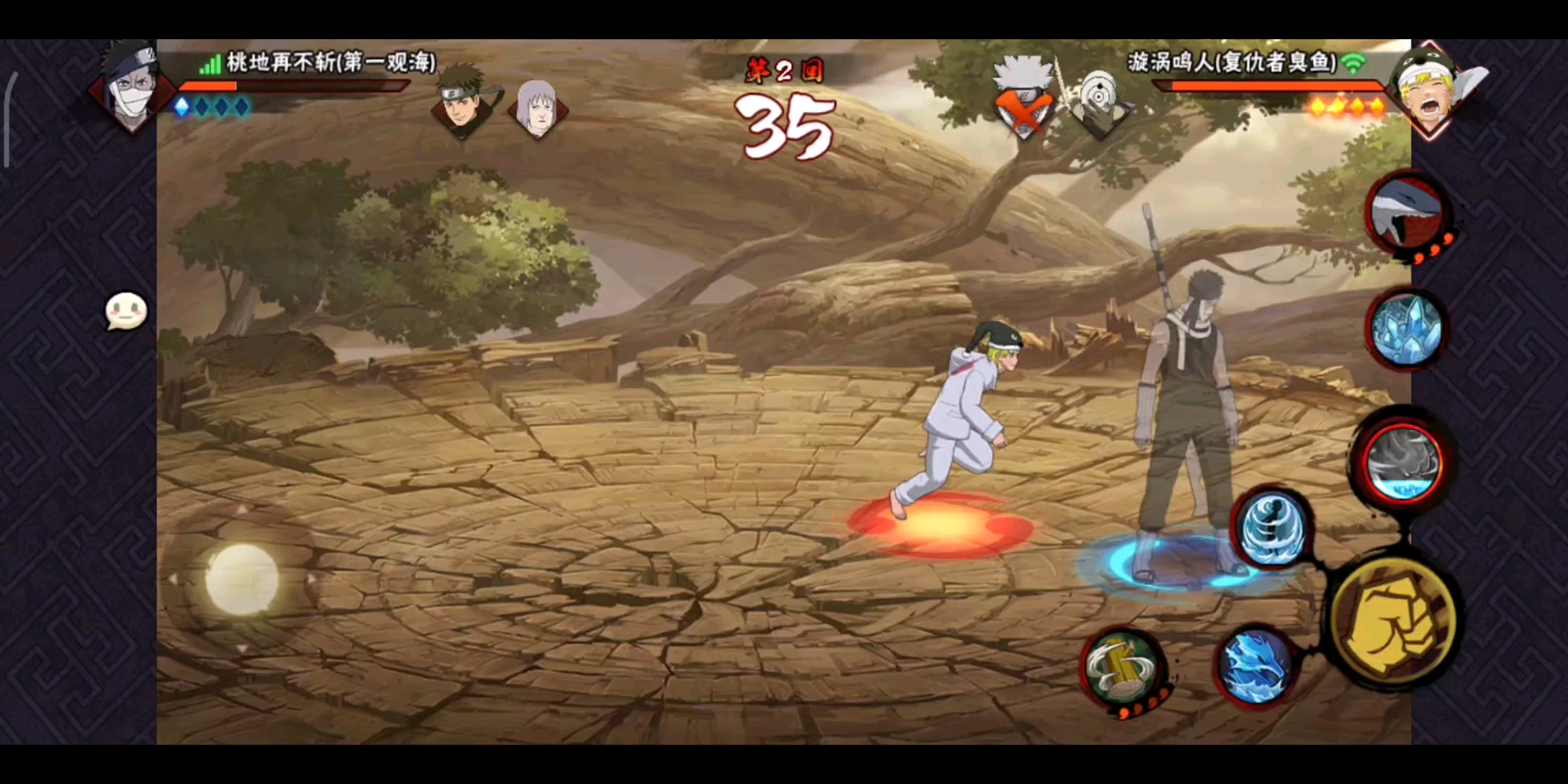Select the Zabuza player portrait

tap(131, 89)
